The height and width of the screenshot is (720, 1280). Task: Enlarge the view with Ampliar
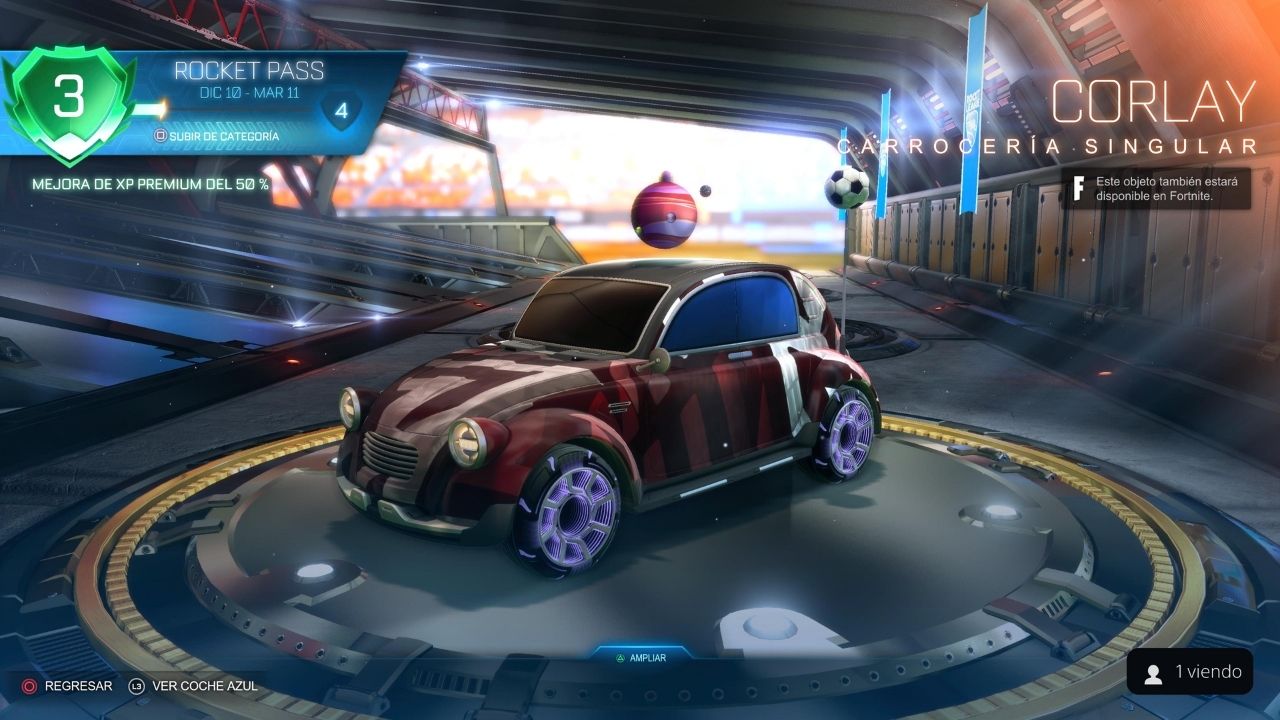tap(640, 657)
